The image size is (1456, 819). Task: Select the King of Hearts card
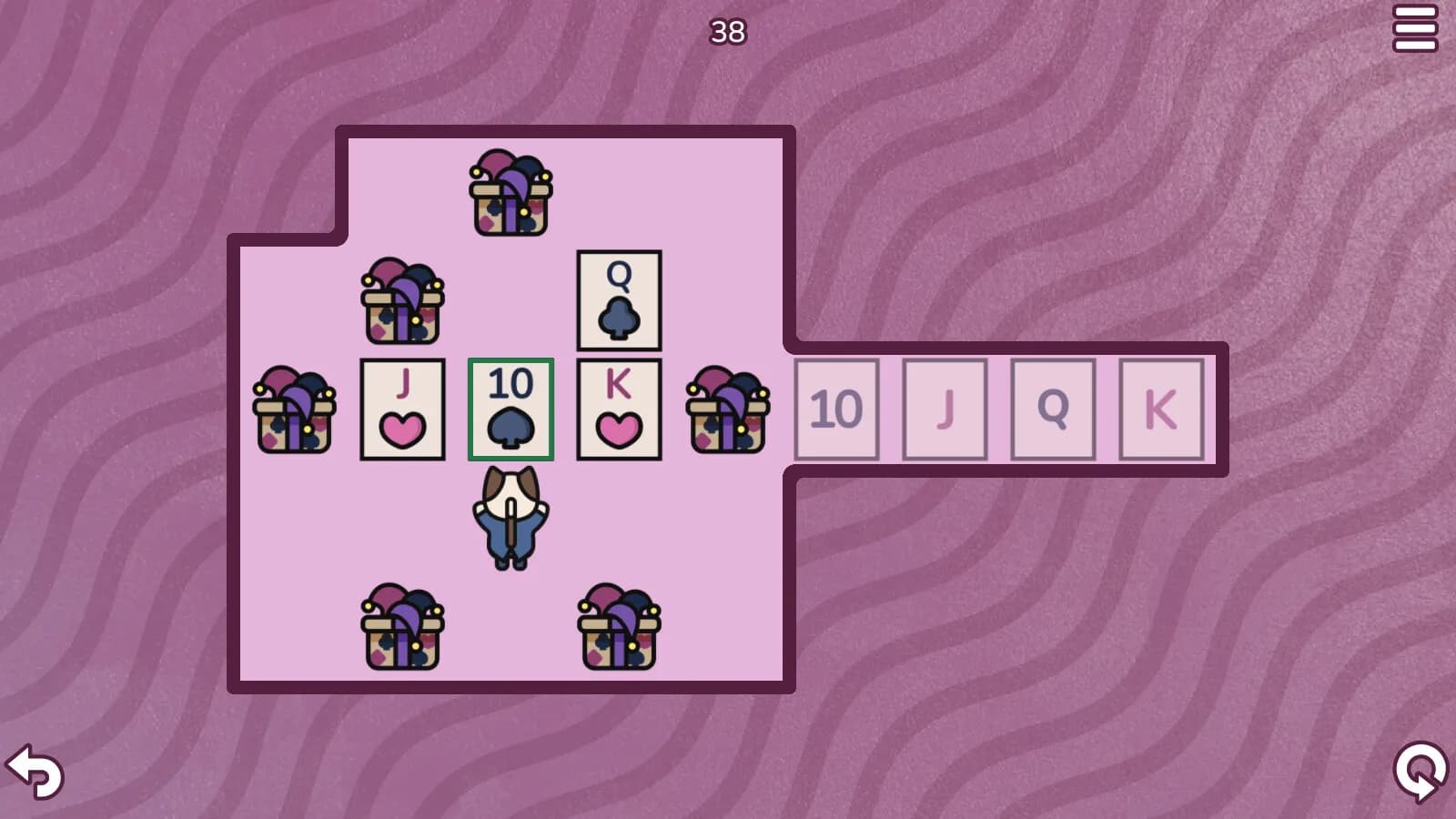pyautogui.click(x=619, y=409)
